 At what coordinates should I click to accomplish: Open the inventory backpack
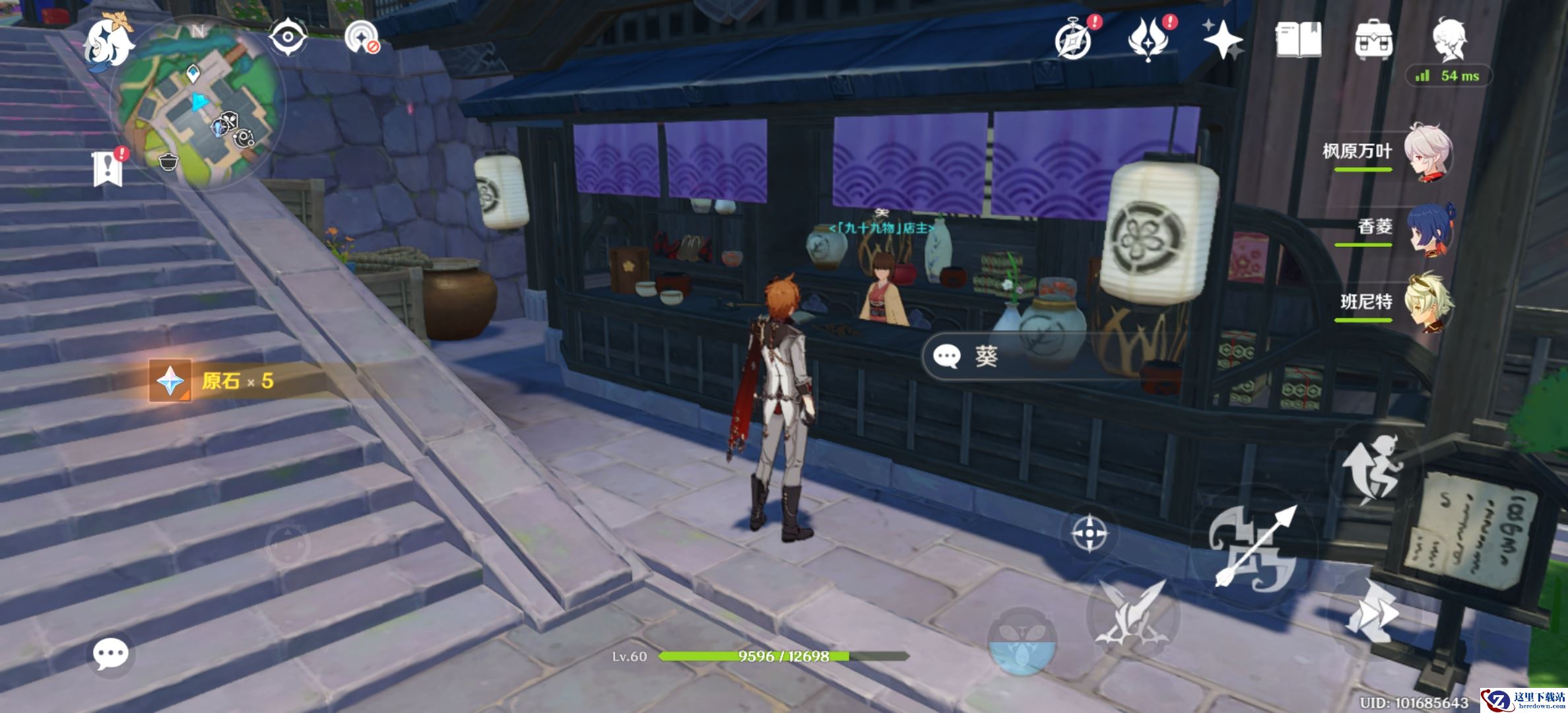click(1373, 40)
